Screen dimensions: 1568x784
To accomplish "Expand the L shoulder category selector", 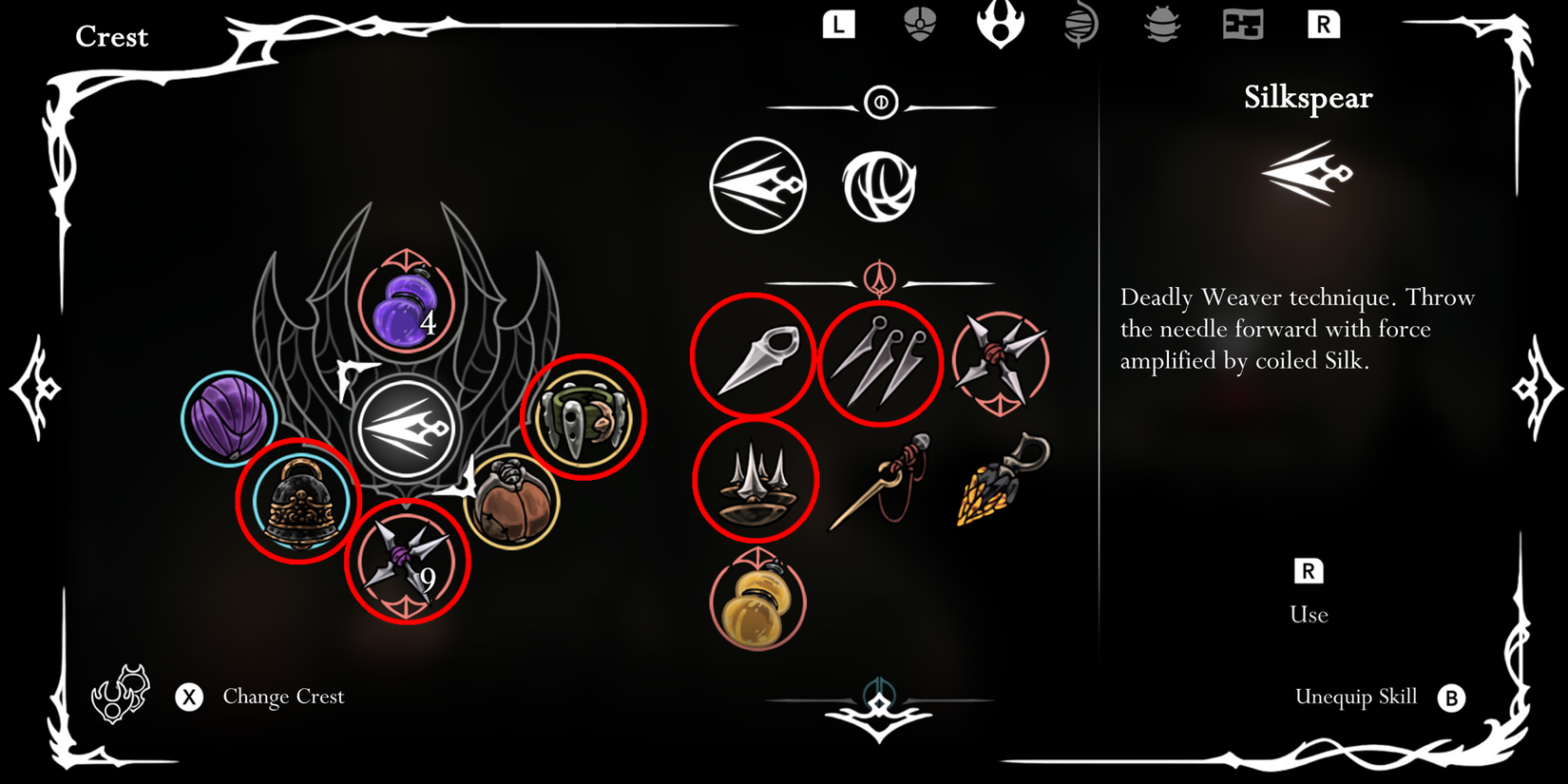I will click(x=841, y=26).
